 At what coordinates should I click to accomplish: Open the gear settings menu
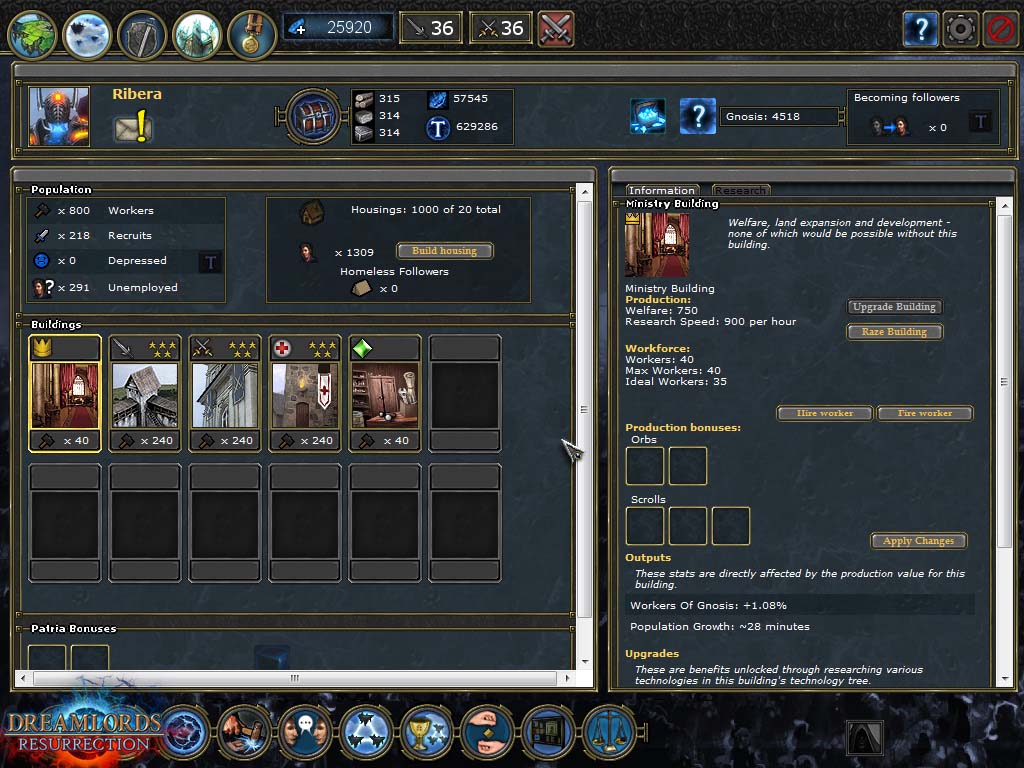click(x=961, y=29)
